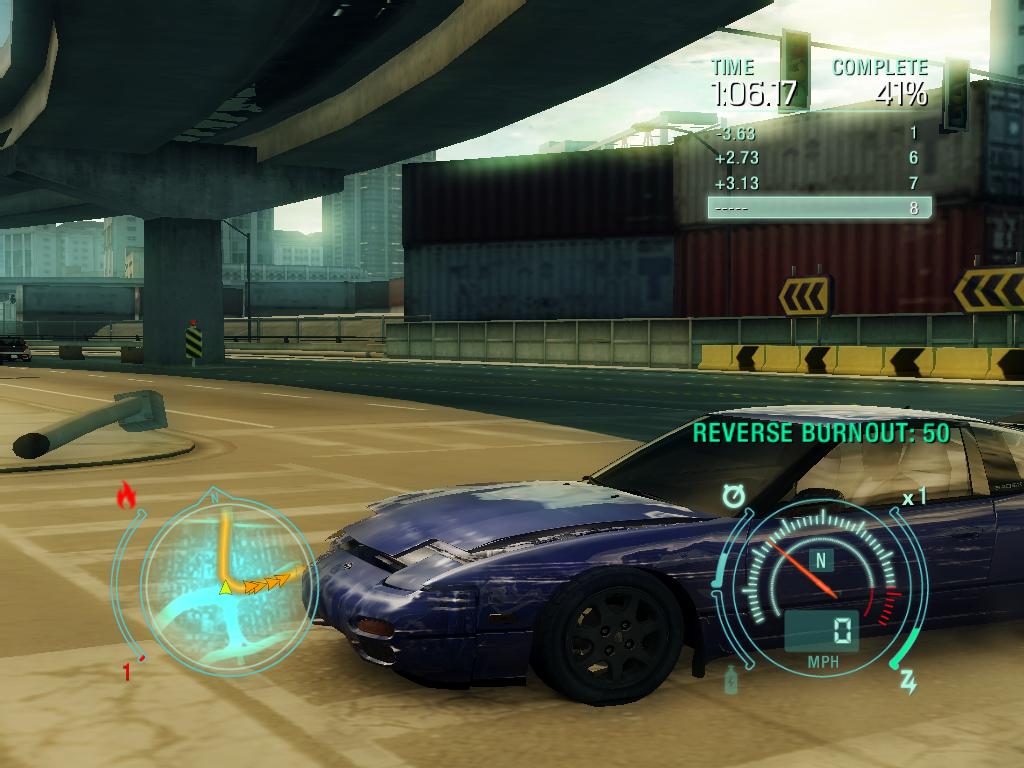Image resolution: width=1024 pixels, height=768 pixels.
Task: Select the nitrous bottle icon
Action: [732, 678]
